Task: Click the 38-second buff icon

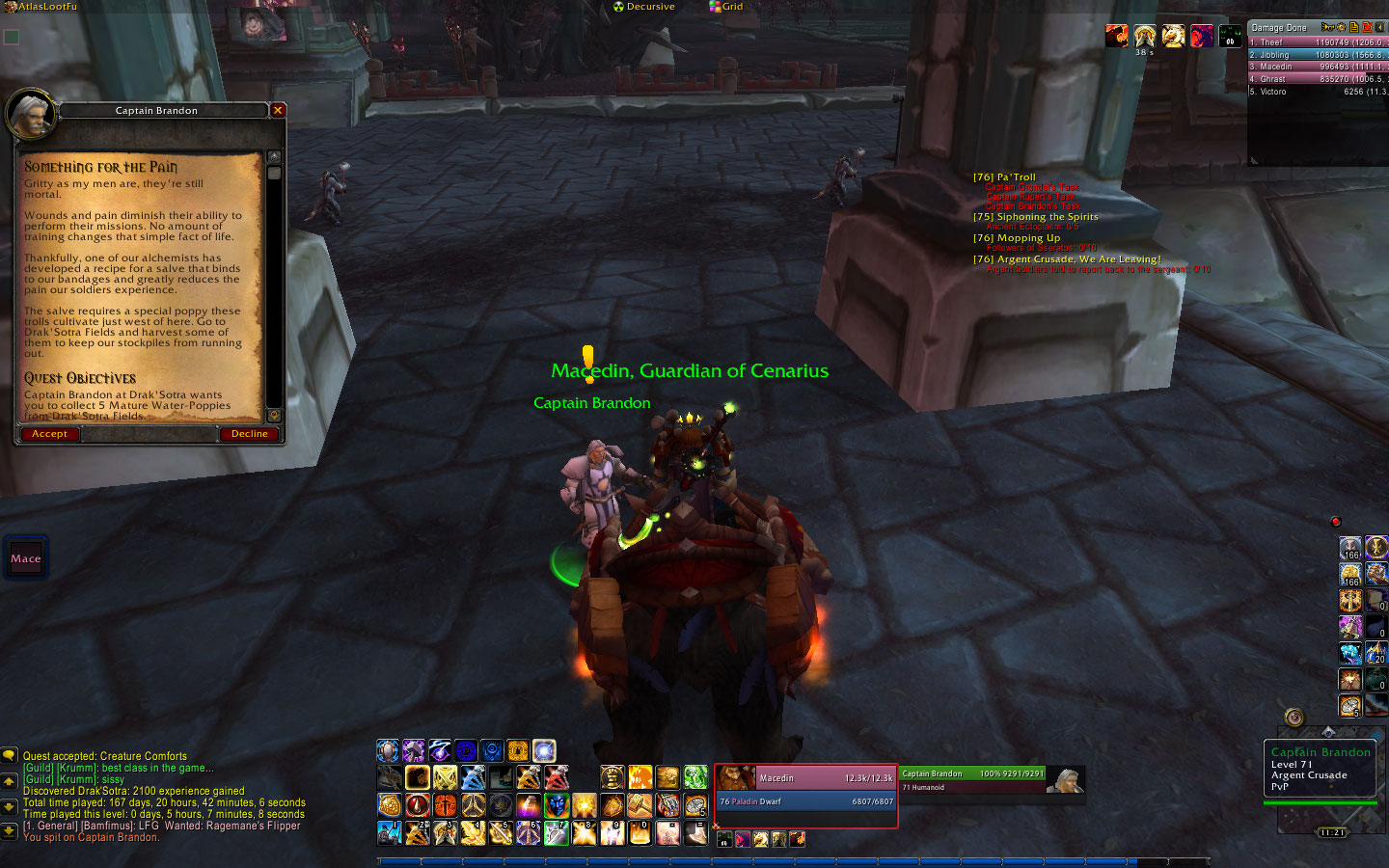Action: pyautogui.click(x=1145, y=37)
